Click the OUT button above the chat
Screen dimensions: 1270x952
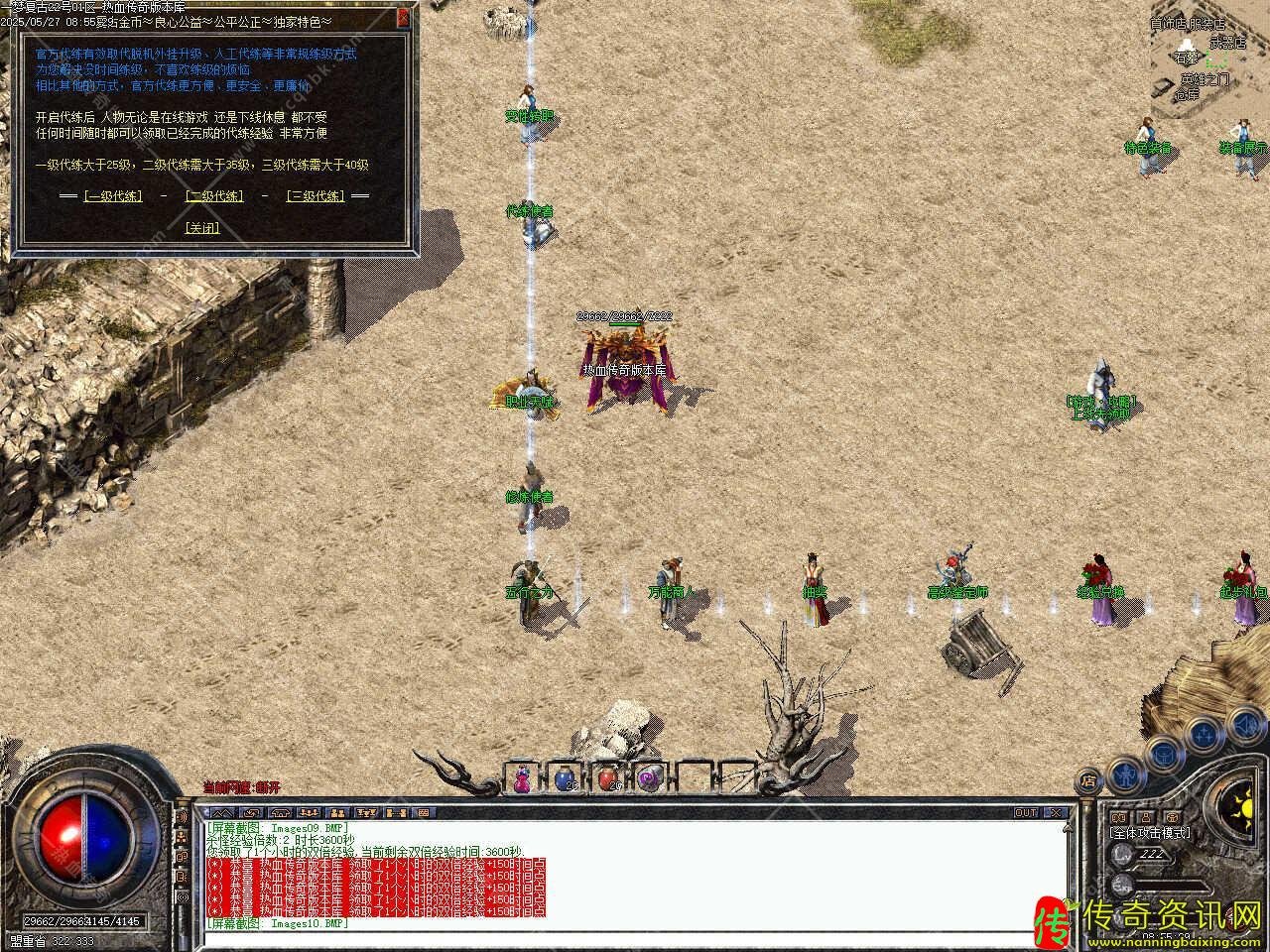[1026, 813]
